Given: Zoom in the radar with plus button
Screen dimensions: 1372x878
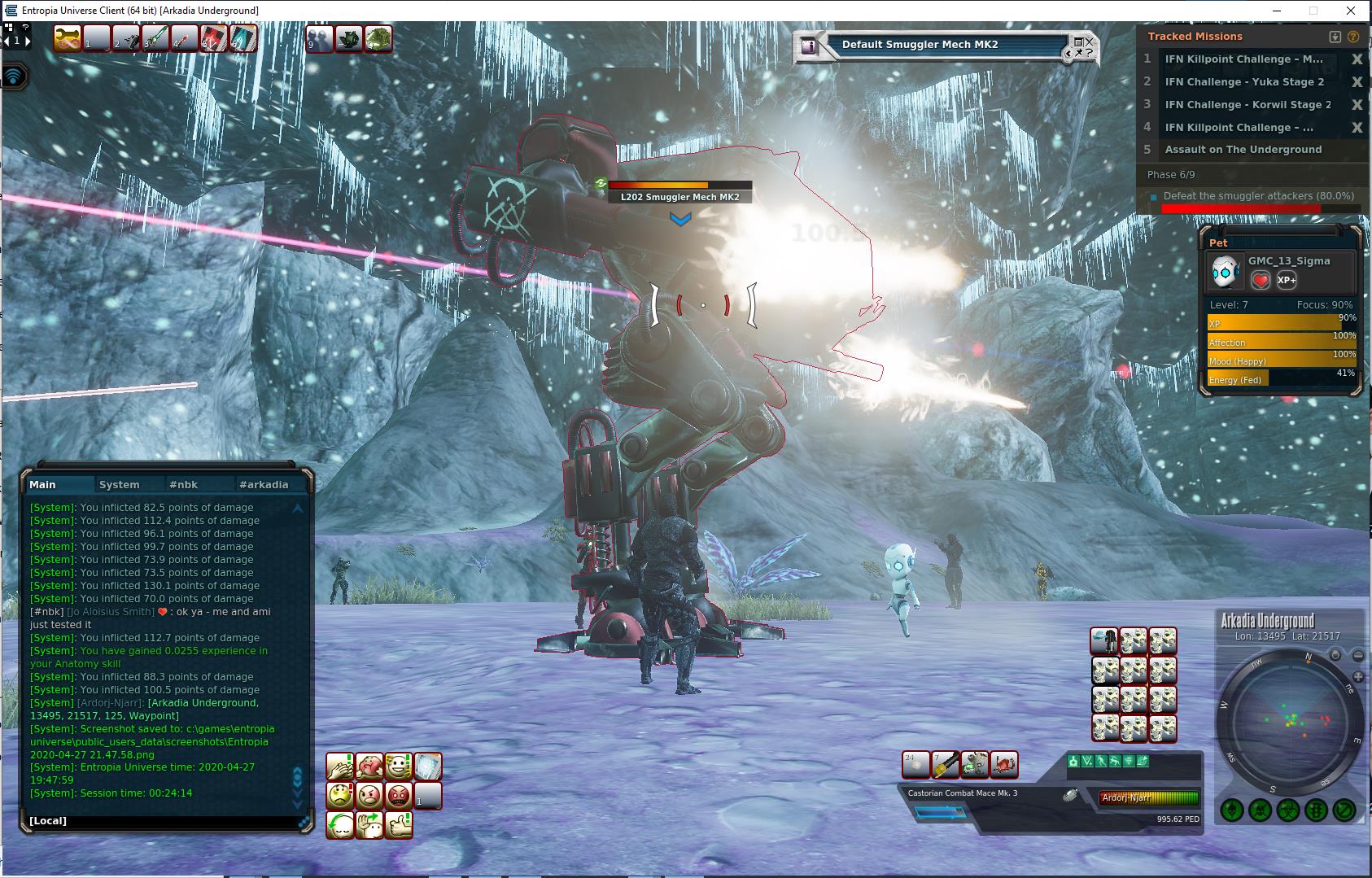Looking at the screenshot, I should click(x=1358, y=676).
